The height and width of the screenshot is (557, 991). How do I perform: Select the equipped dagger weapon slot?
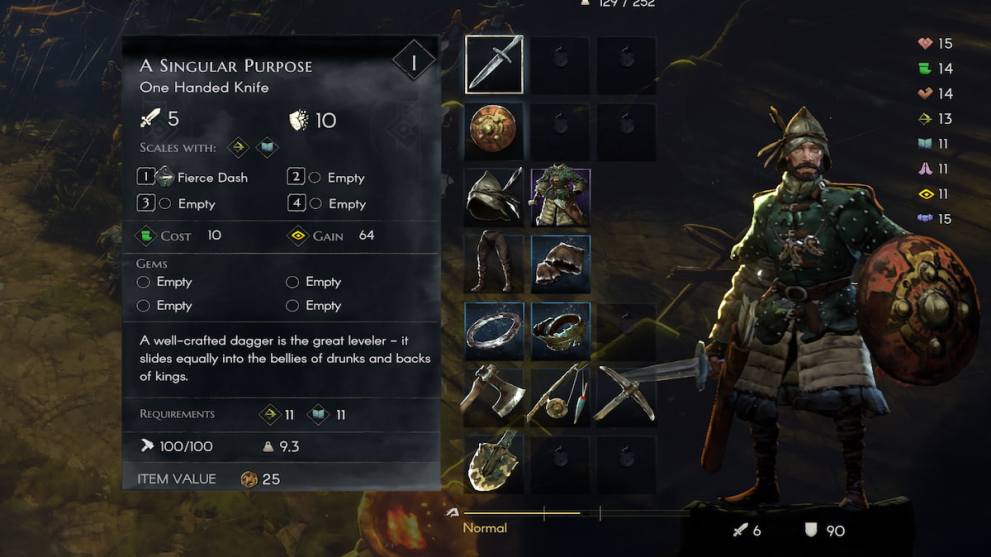[494, 65]
